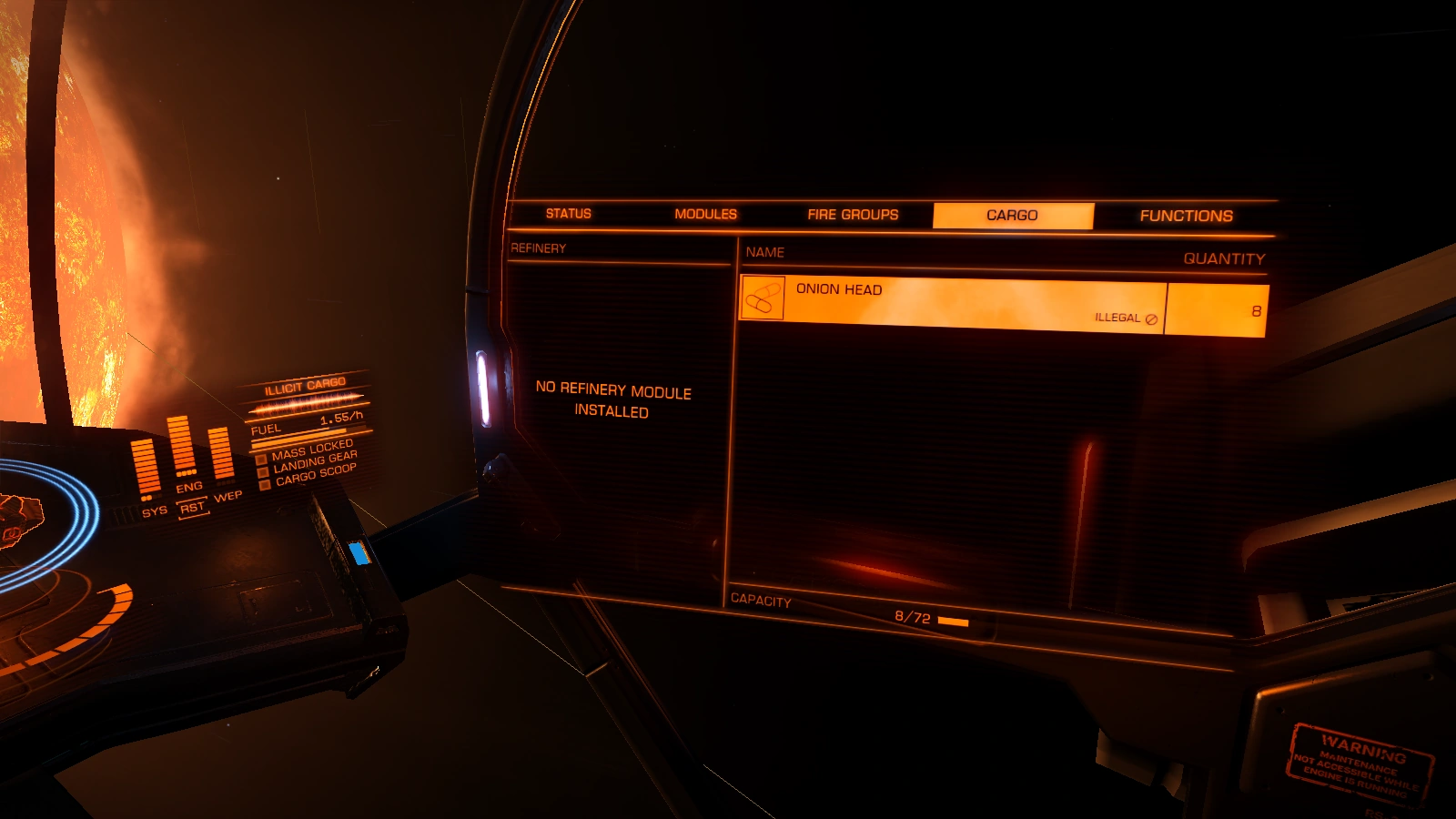Select the MODULES tab

tap(705, 214)
